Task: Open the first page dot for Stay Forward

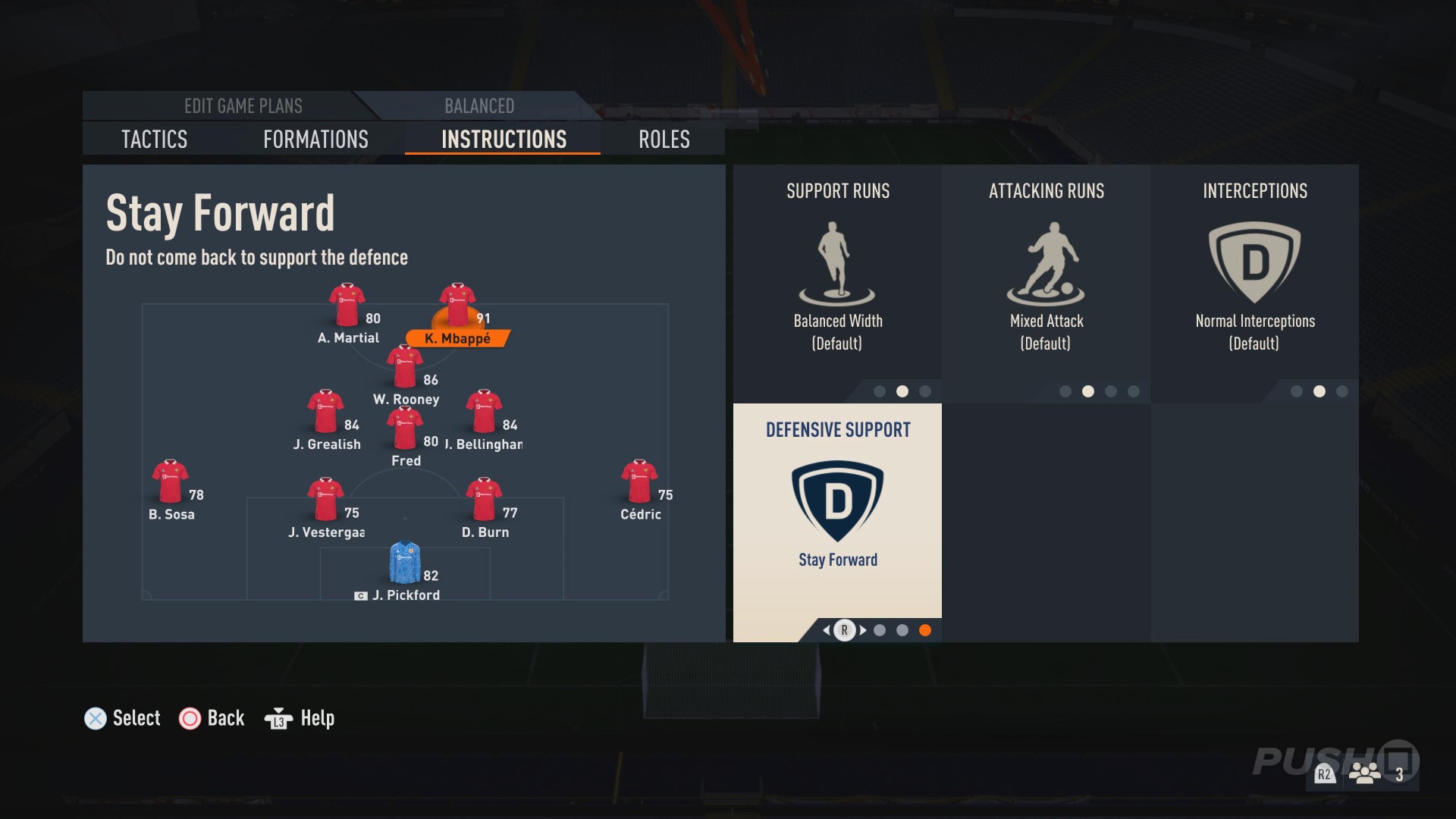Action: [x=880, y=629]
